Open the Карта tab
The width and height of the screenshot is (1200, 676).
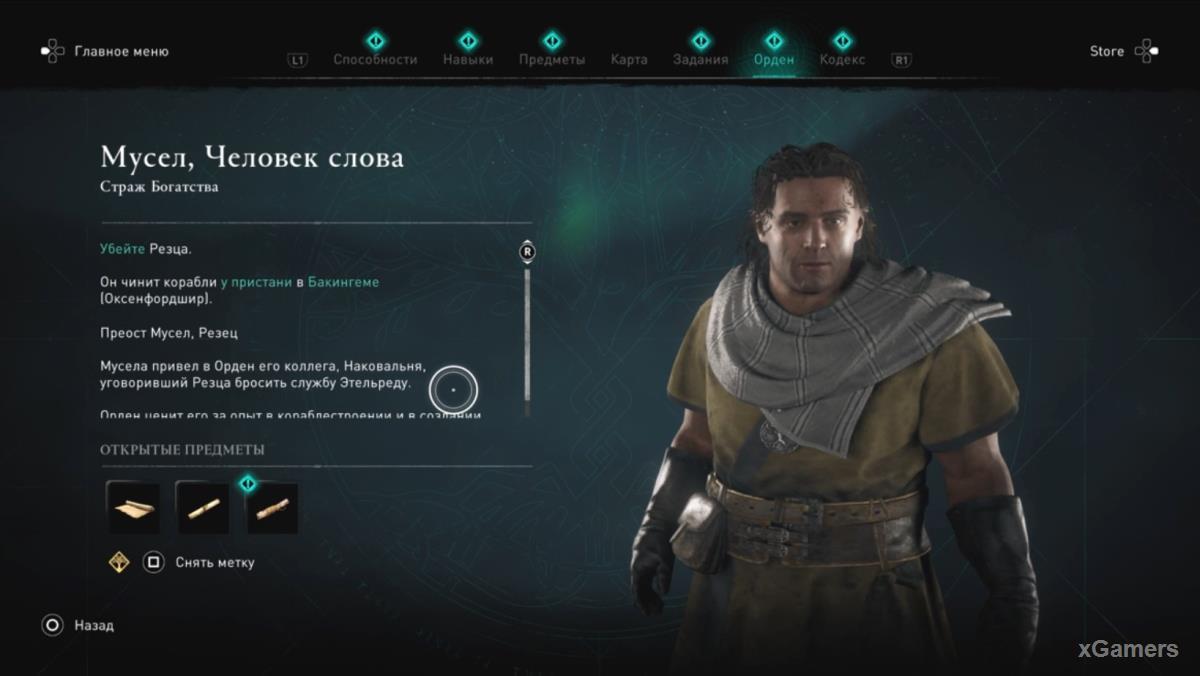[x=629, y=59]
